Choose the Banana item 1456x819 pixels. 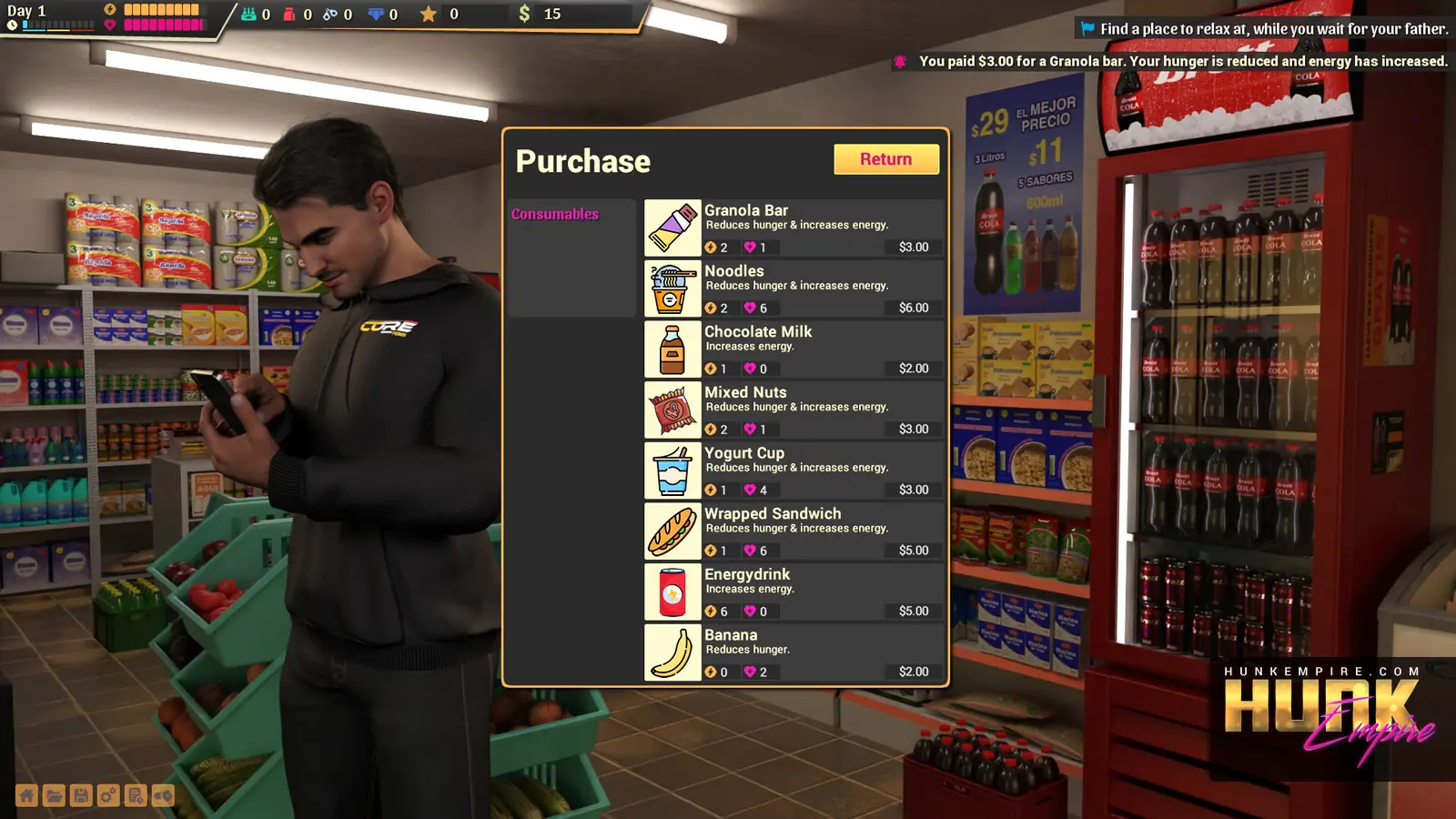(x=793, y=652)
